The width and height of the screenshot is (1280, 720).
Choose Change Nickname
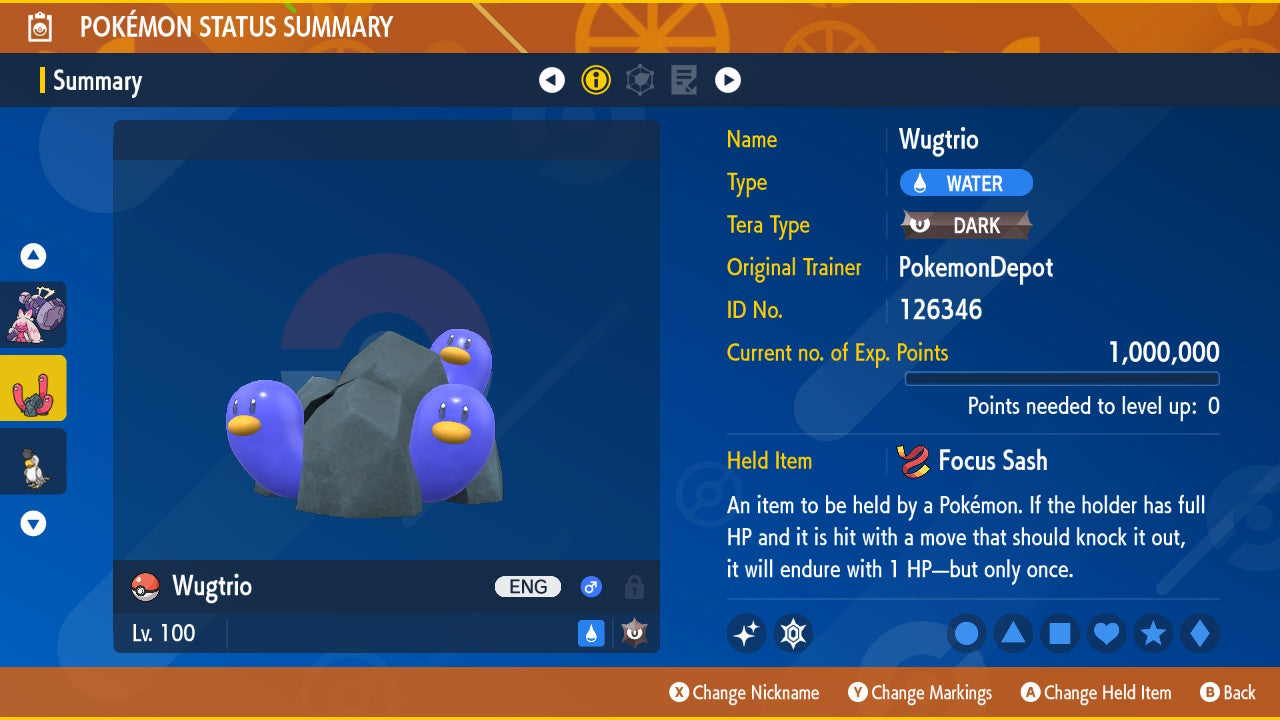tap(744, 693)
